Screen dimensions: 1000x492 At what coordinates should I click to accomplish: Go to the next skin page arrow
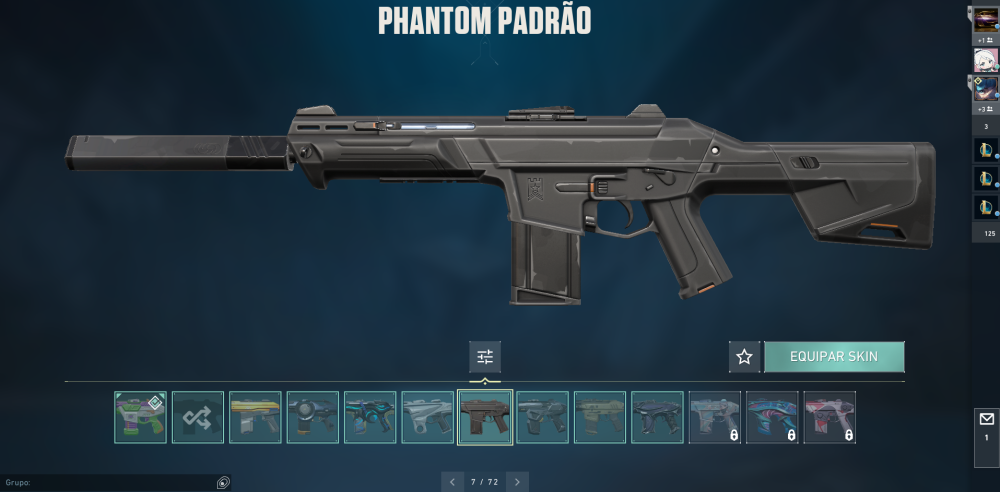[x=517, y=482]
